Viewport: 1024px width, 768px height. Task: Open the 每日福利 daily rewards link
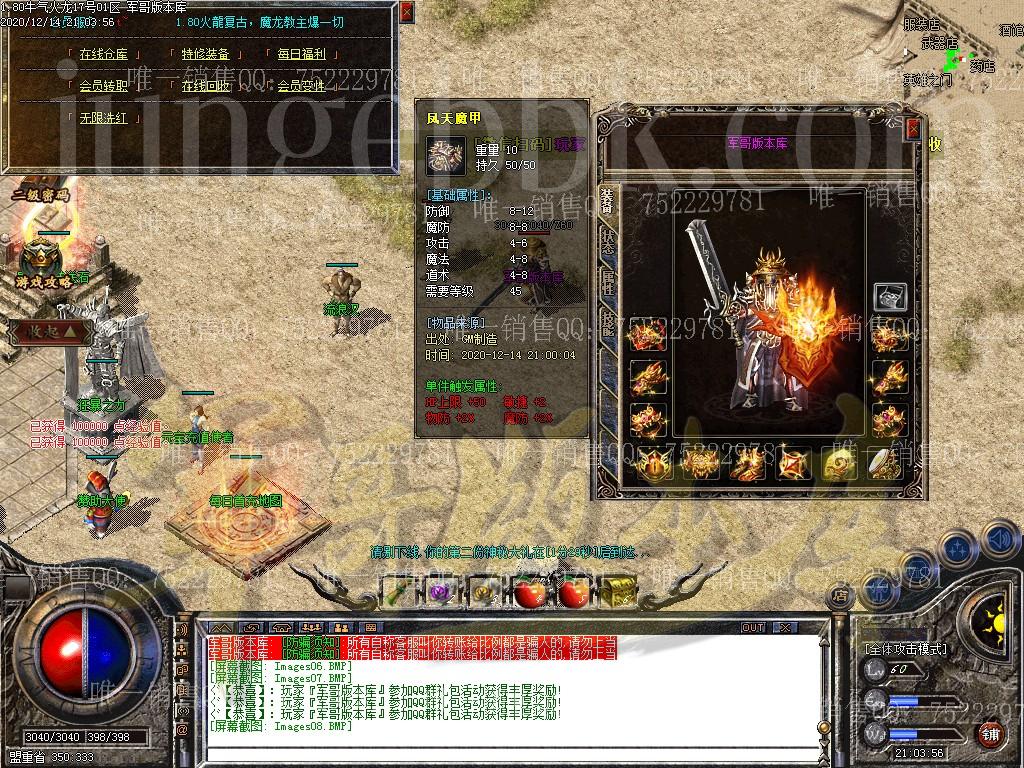[300, 55]
